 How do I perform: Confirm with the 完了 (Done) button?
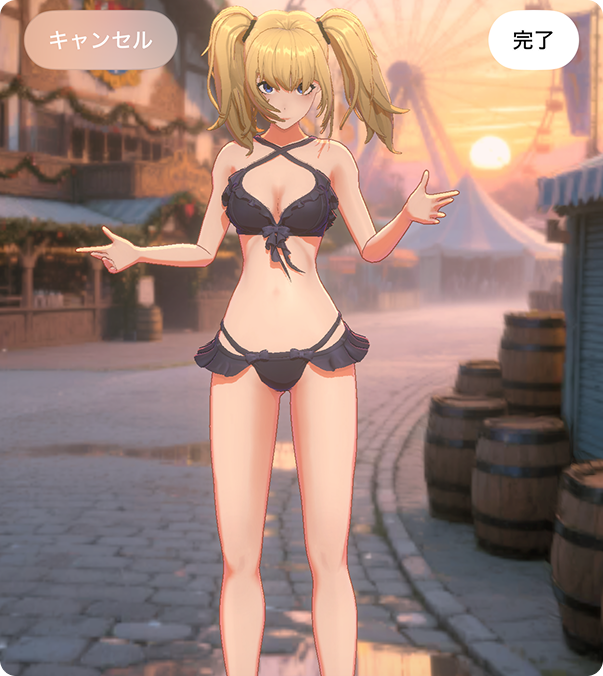[x=533, y=41]
